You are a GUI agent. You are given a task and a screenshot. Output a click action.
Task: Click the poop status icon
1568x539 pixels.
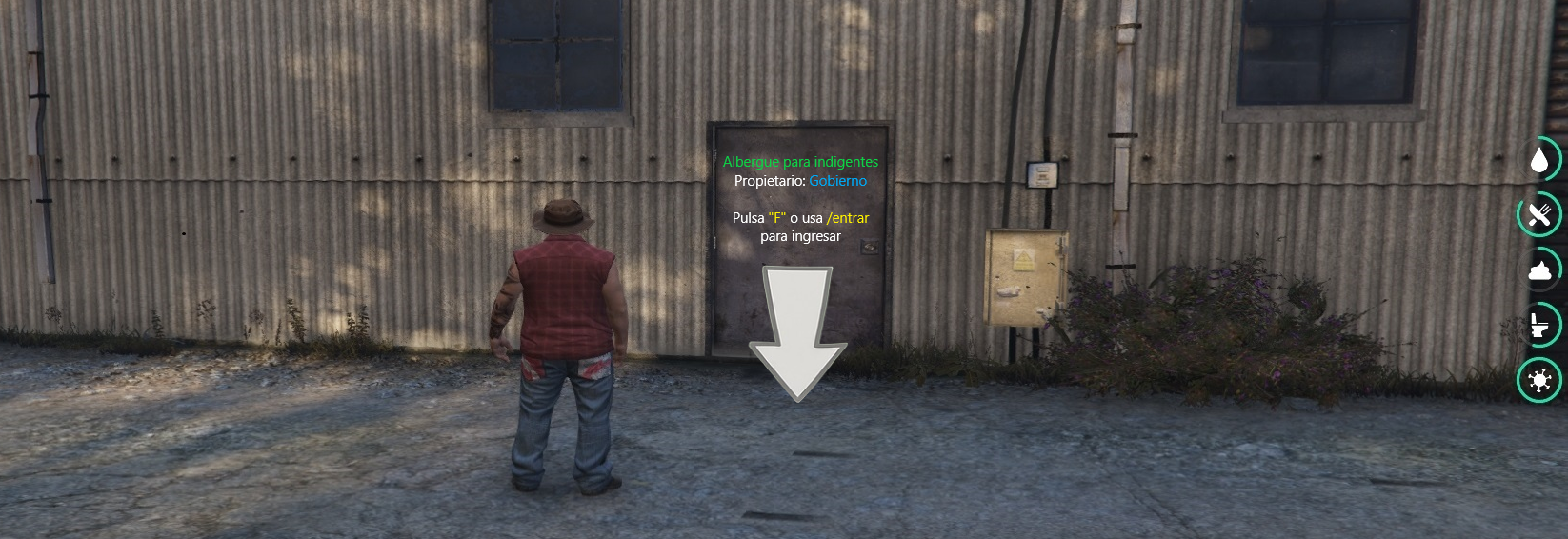click(1539, 270)
